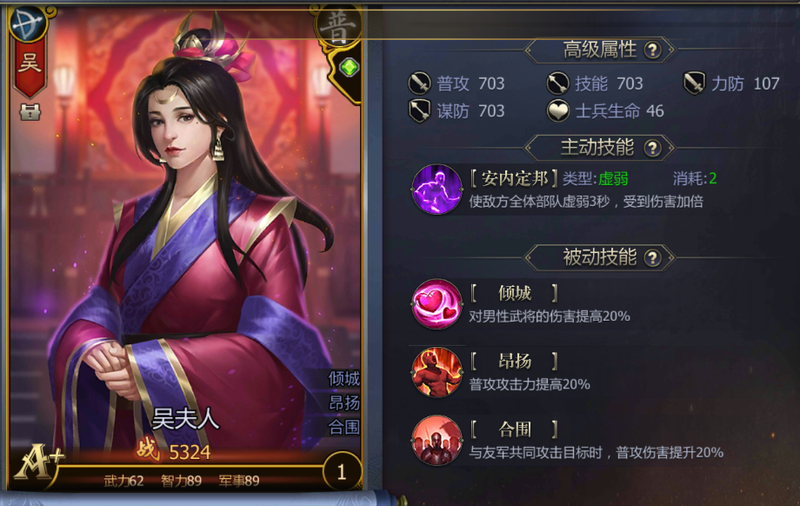Open the help icon beside 高级属性
This screenshot has width=800, height=506.
[x=652, y=50]
